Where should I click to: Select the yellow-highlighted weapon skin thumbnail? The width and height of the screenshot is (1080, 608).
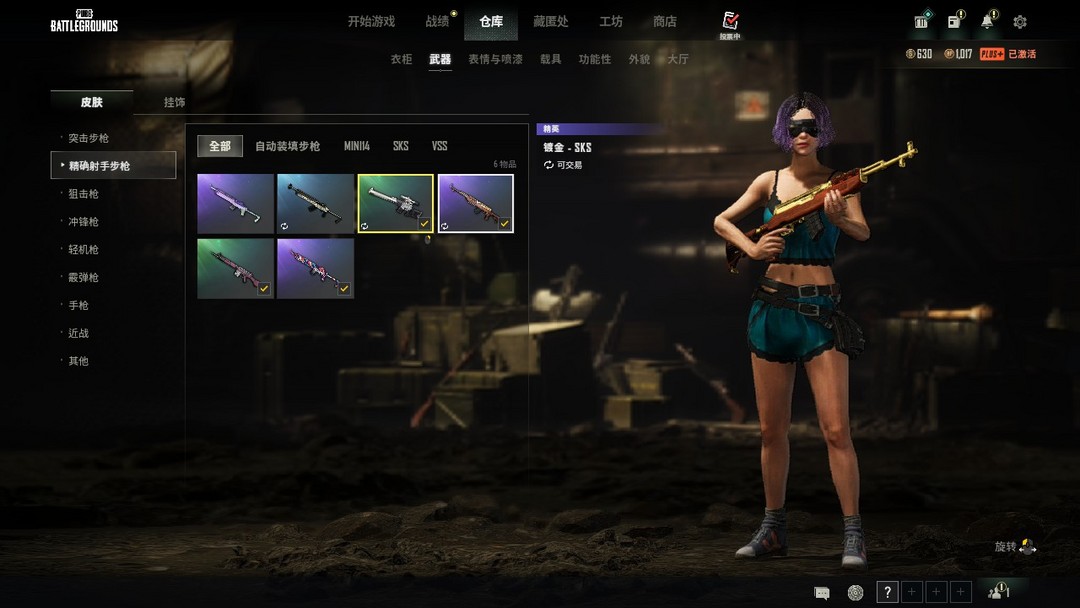point(395,203)
